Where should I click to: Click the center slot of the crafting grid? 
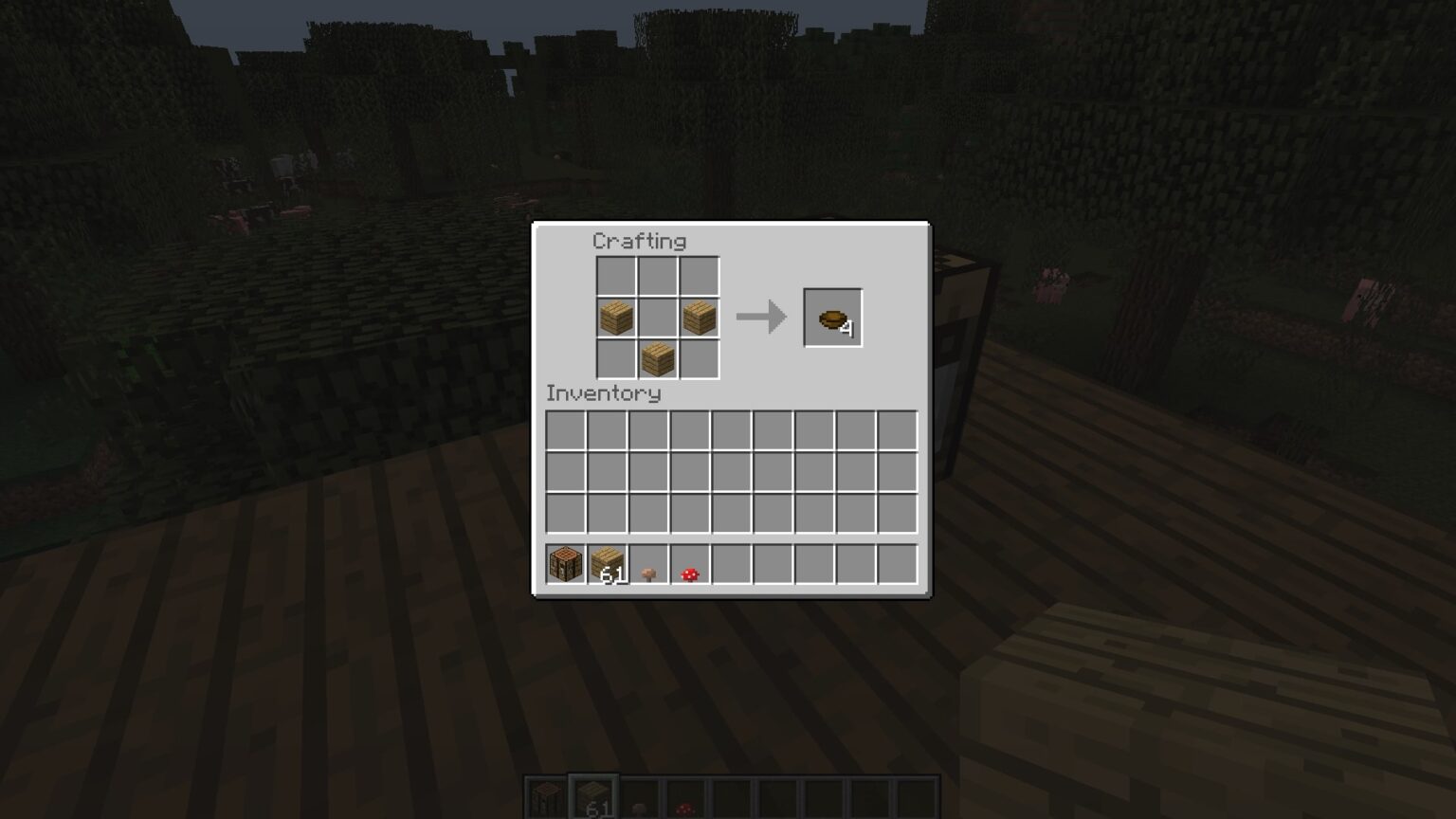[x=657, y=317]
